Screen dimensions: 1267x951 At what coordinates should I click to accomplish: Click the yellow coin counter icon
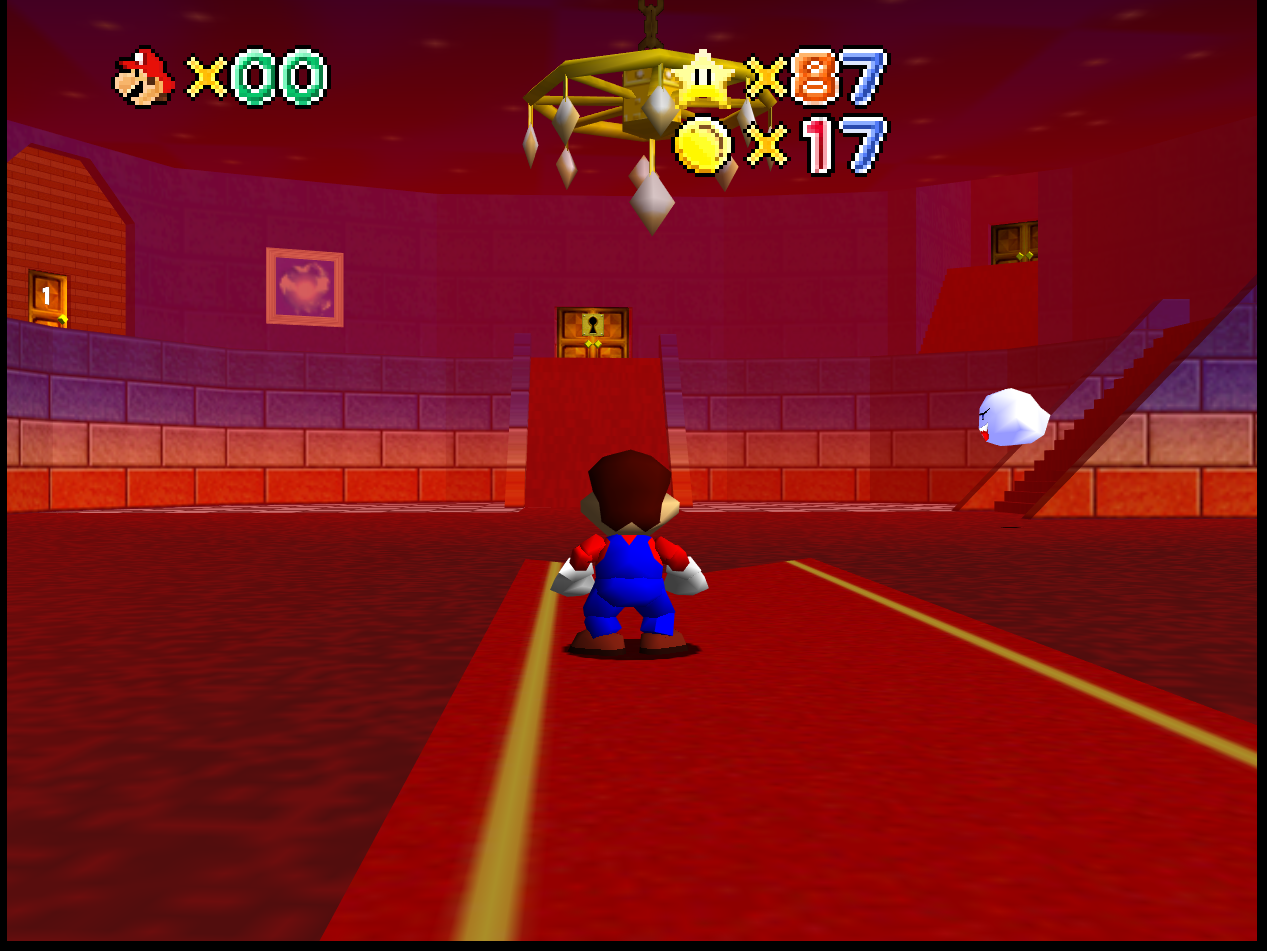coord(703,145)
